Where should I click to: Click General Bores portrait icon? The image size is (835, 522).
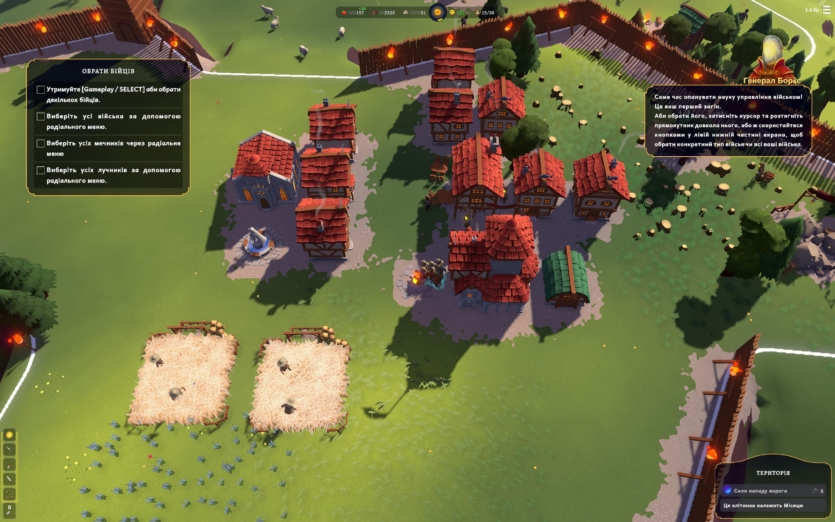(772, 52)
